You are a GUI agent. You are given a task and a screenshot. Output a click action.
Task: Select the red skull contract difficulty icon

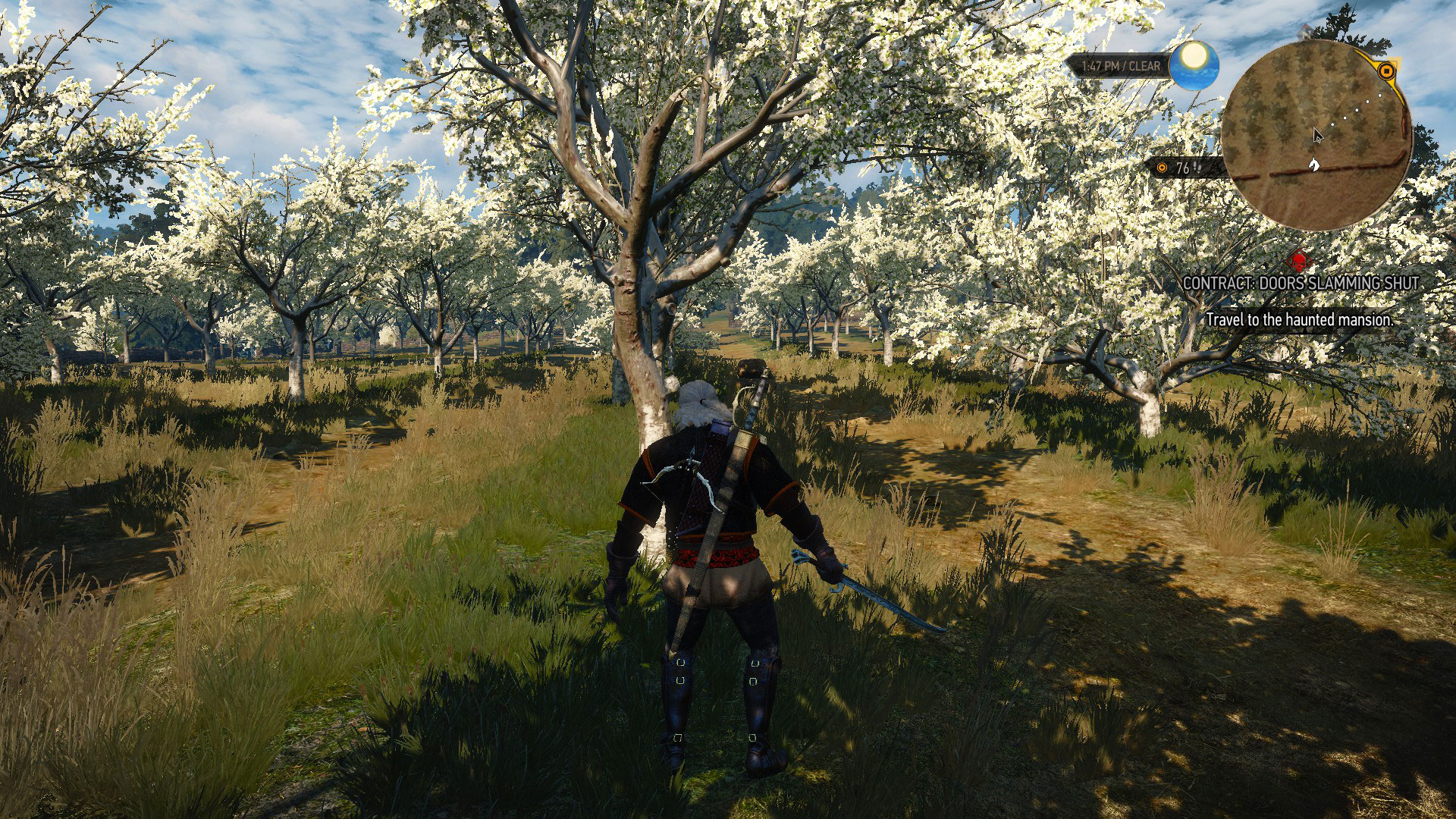(1299, 263)
